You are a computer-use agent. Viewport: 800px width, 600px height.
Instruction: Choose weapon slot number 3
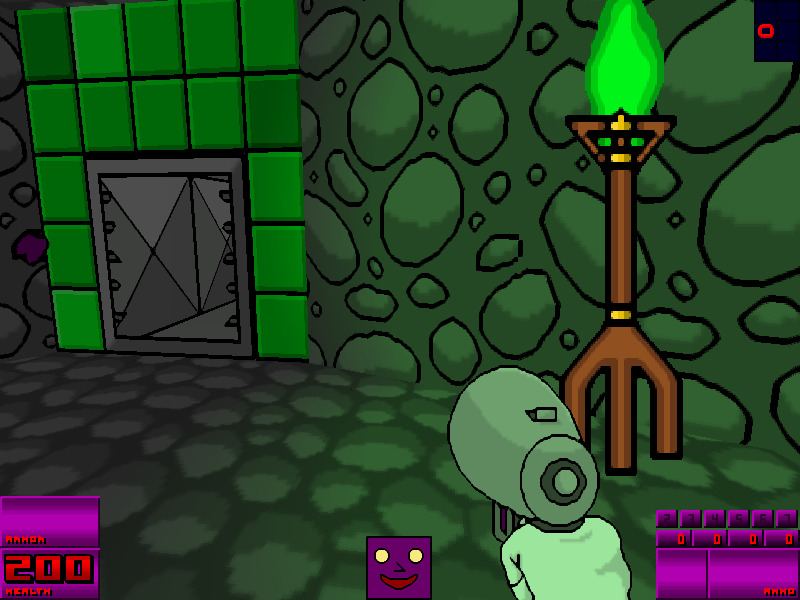[690, 518]
